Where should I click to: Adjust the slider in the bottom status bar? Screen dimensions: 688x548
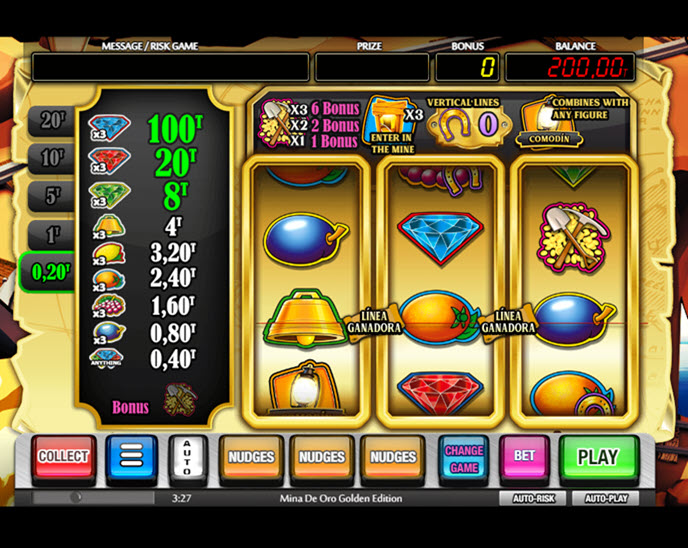point(75,497)
